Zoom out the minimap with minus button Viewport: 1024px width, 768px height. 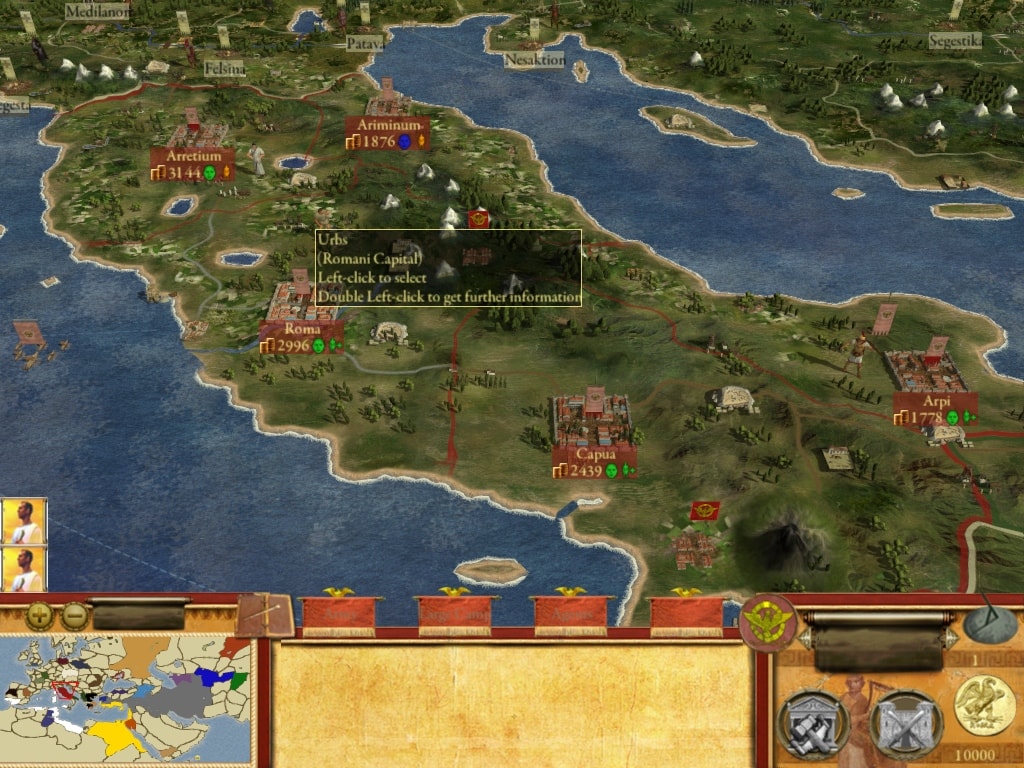[x=75, y=616]
